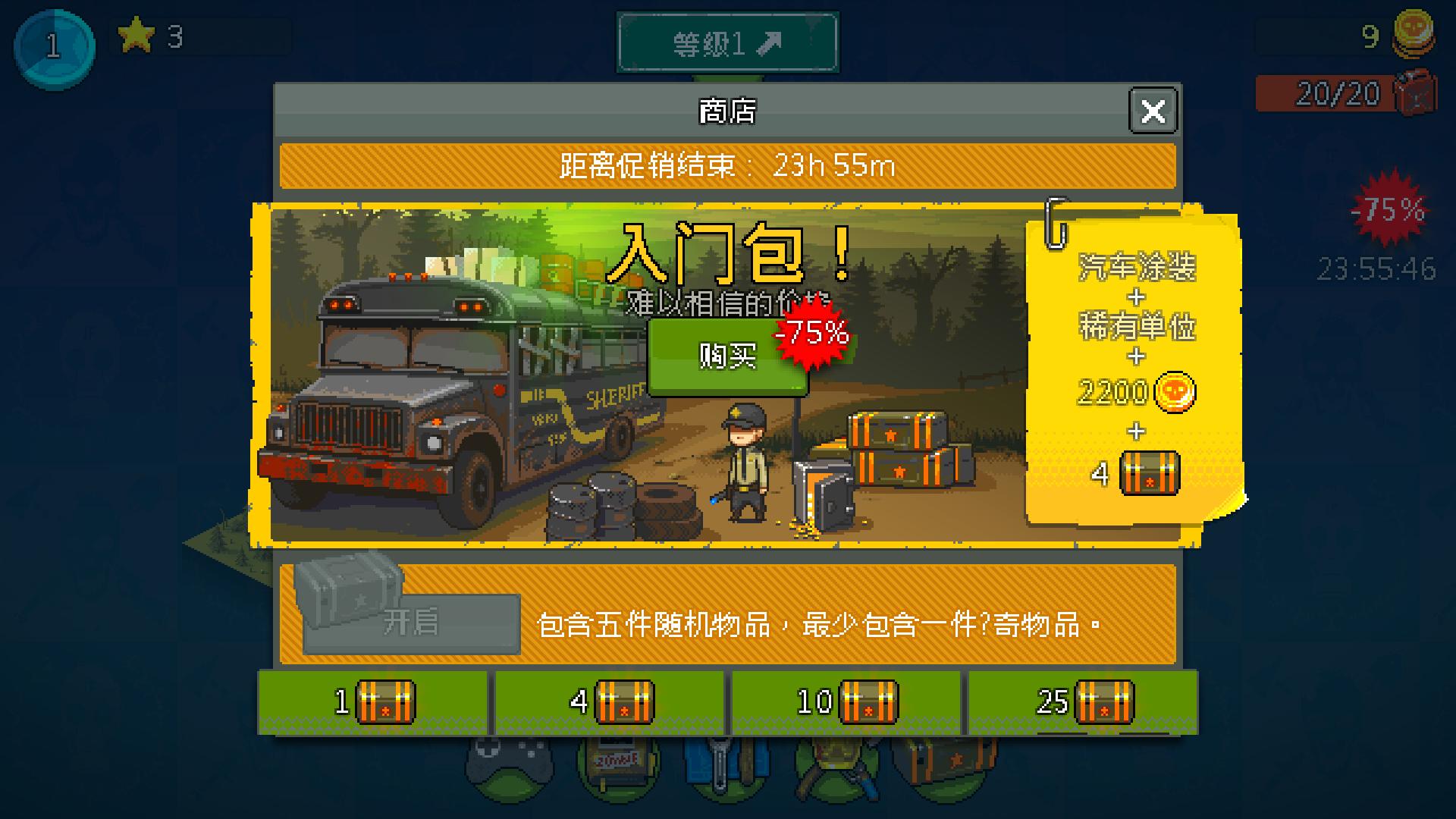This screenshot has width=1456, height=819.
Task: Close the 商店 shop window
Action: pos(1153,111)
